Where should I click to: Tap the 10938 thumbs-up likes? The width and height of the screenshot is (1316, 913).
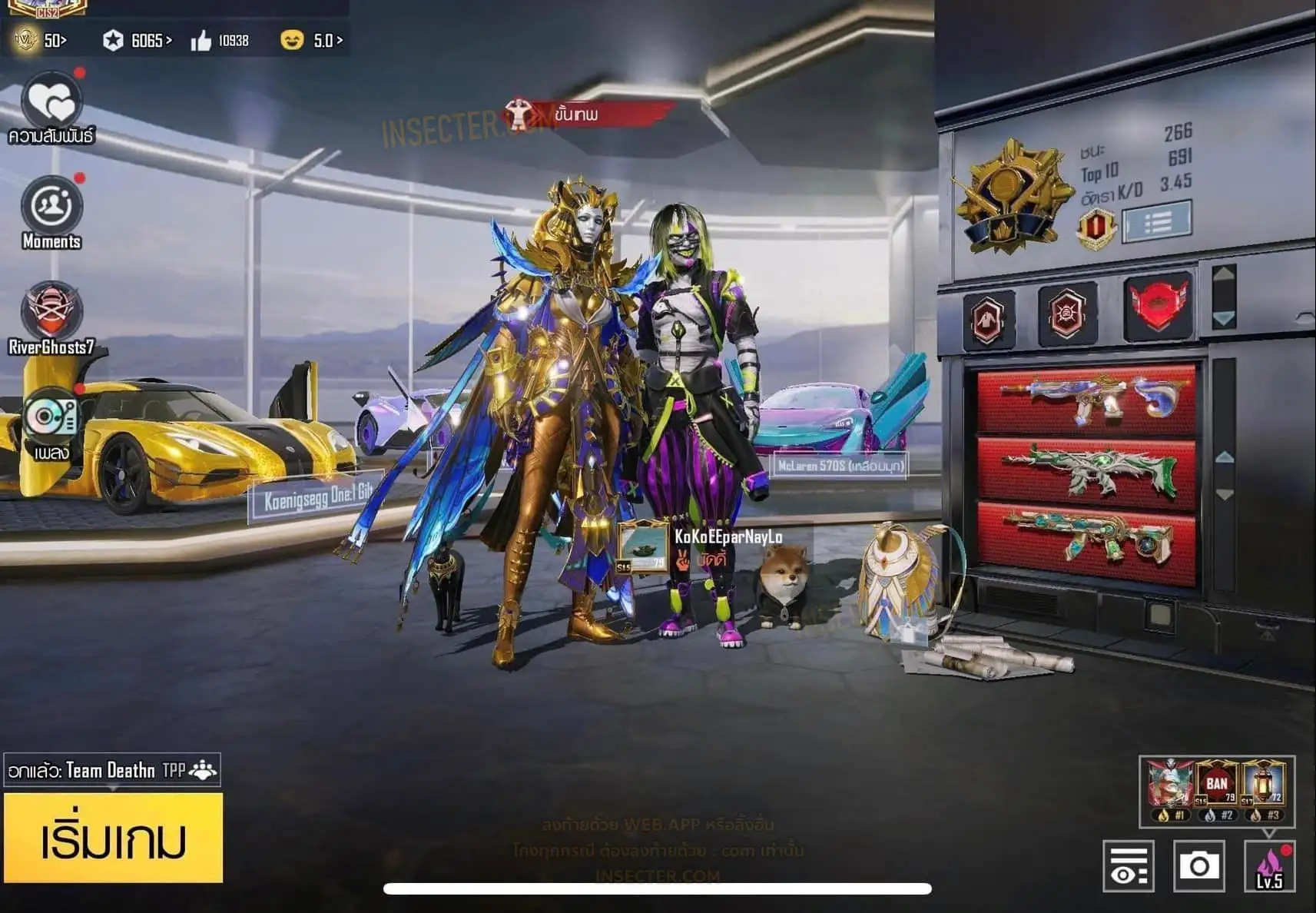pyautogui.click(x=220, y=40)
